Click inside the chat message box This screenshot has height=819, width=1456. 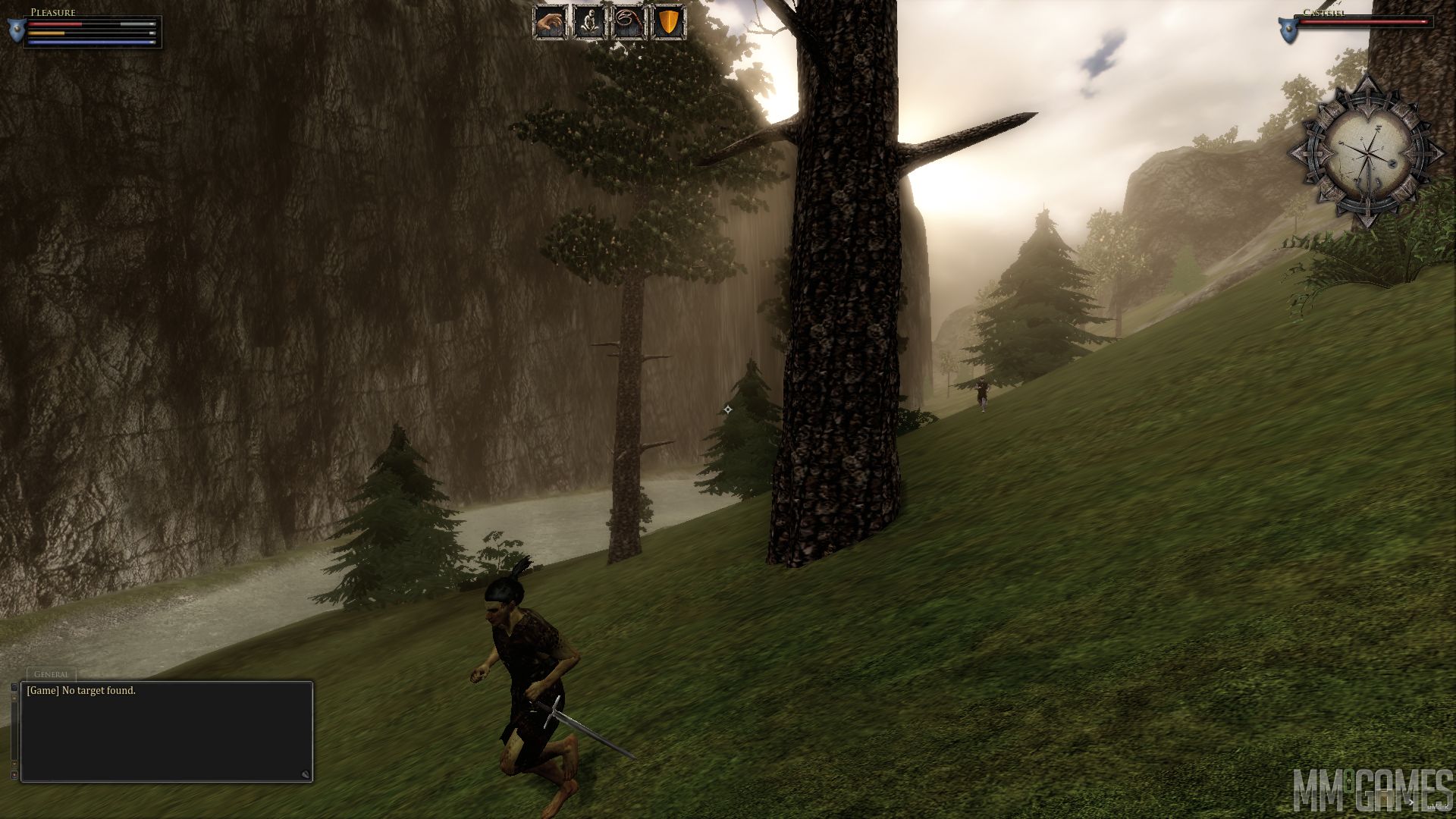(167, 736)
